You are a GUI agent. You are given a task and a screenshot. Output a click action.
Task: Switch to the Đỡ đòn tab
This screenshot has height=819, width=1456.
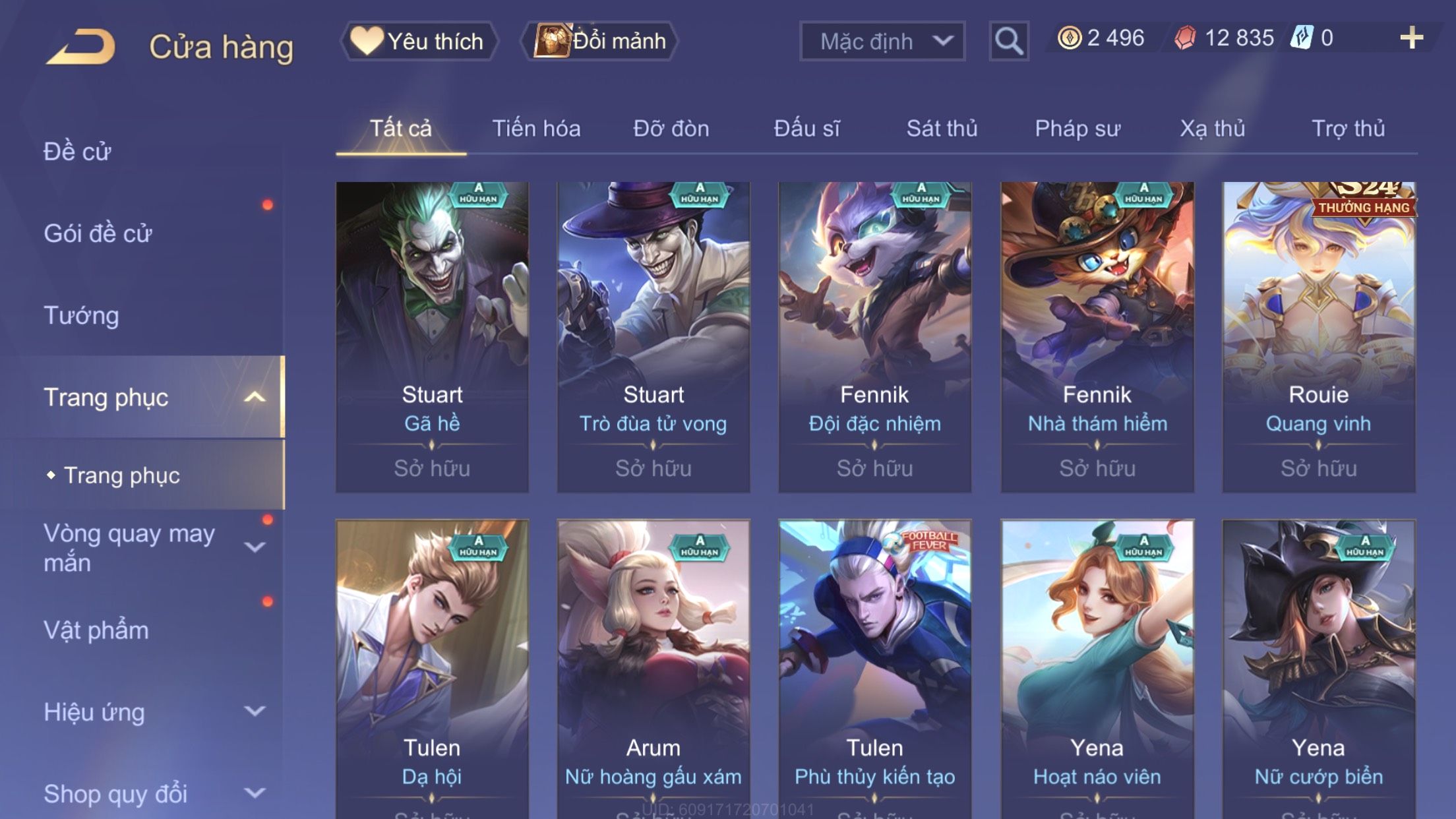(x=671, y=129)
